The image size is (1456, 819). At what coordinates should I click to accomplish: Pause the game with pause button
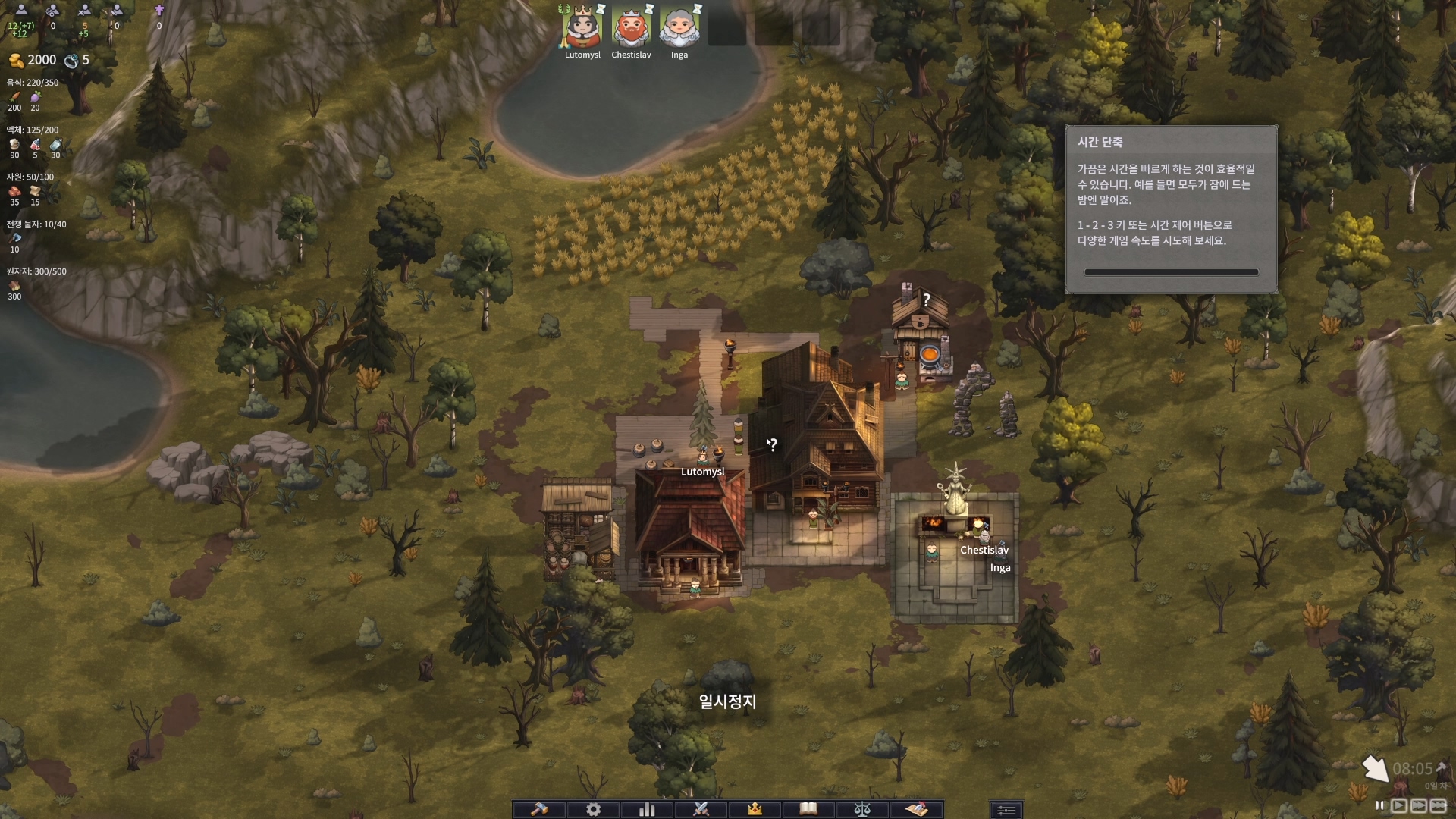click(x=1379, y=805)
